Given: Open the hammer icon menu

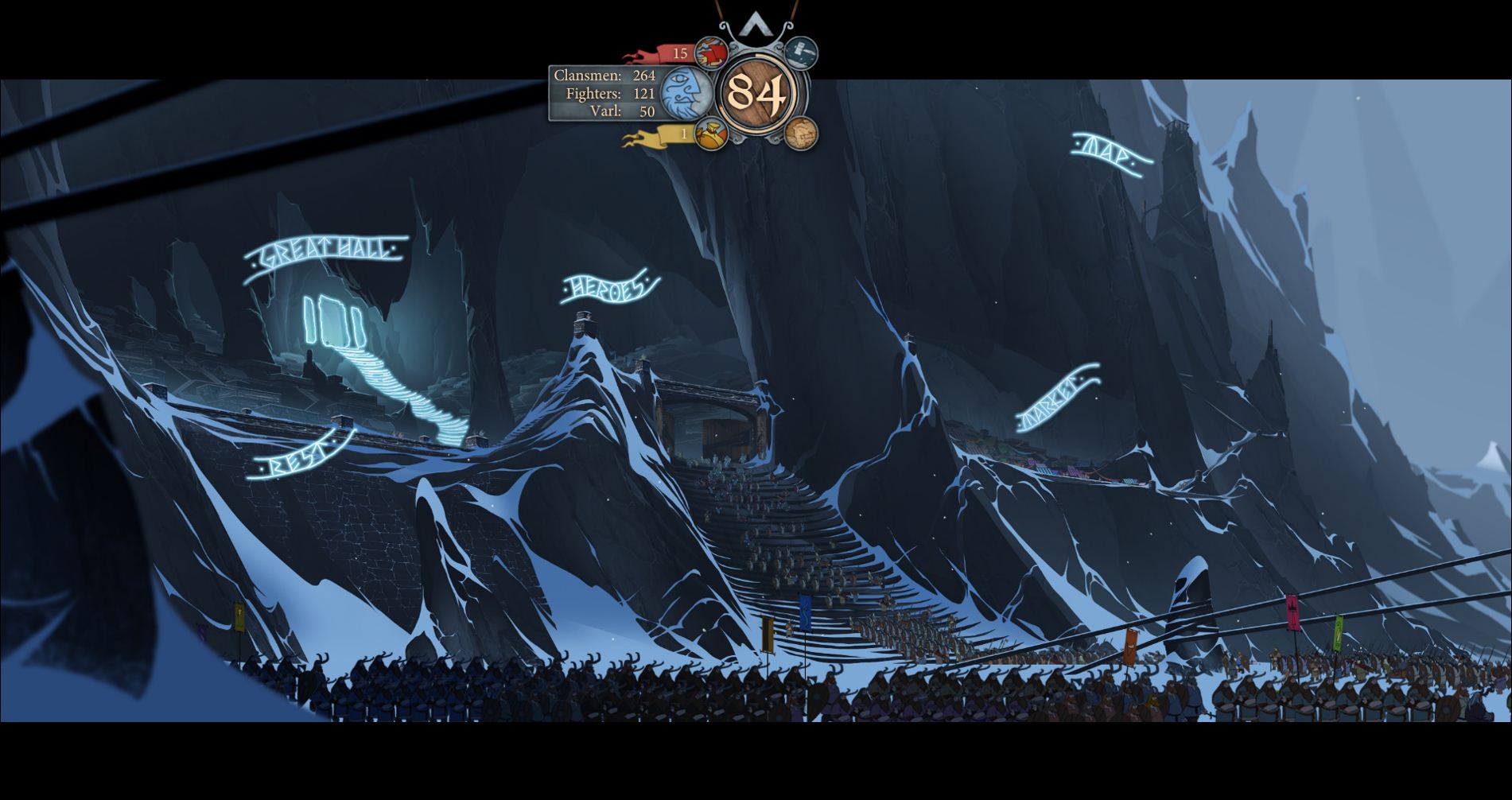Looking at the screenshot, I should 801,52.
